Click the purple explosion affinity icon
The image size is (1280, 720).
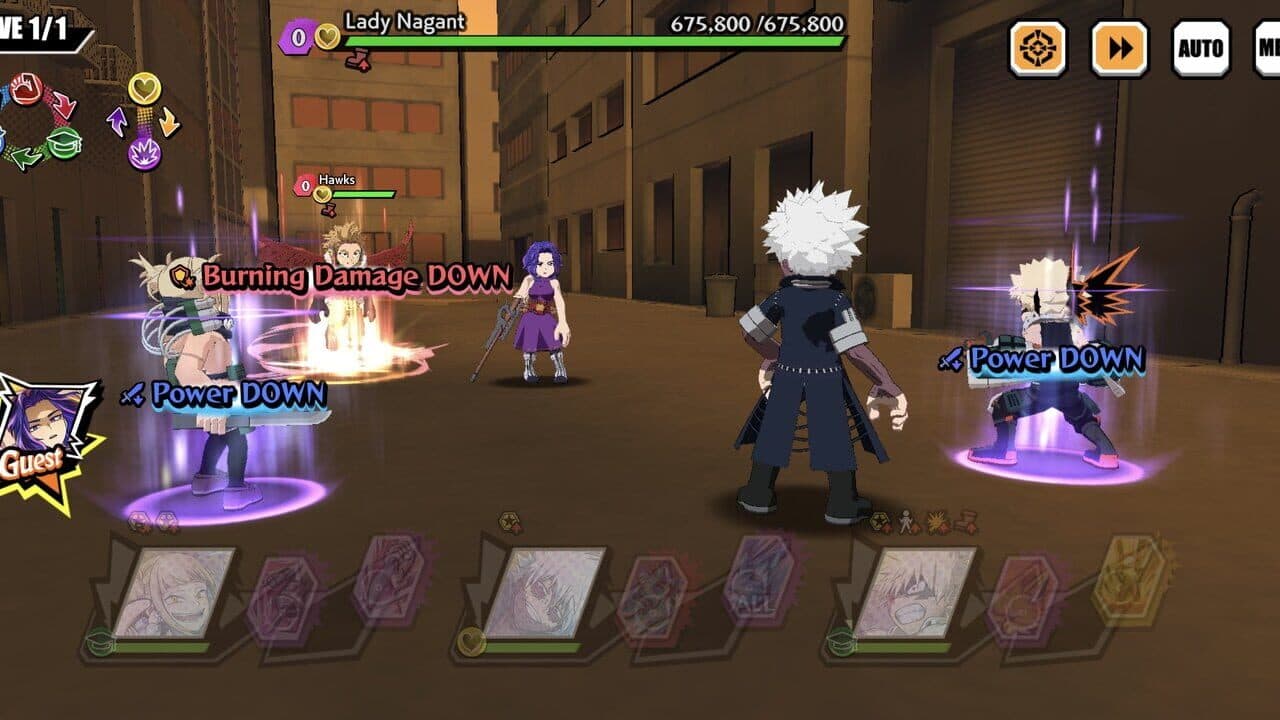point(144,152)
